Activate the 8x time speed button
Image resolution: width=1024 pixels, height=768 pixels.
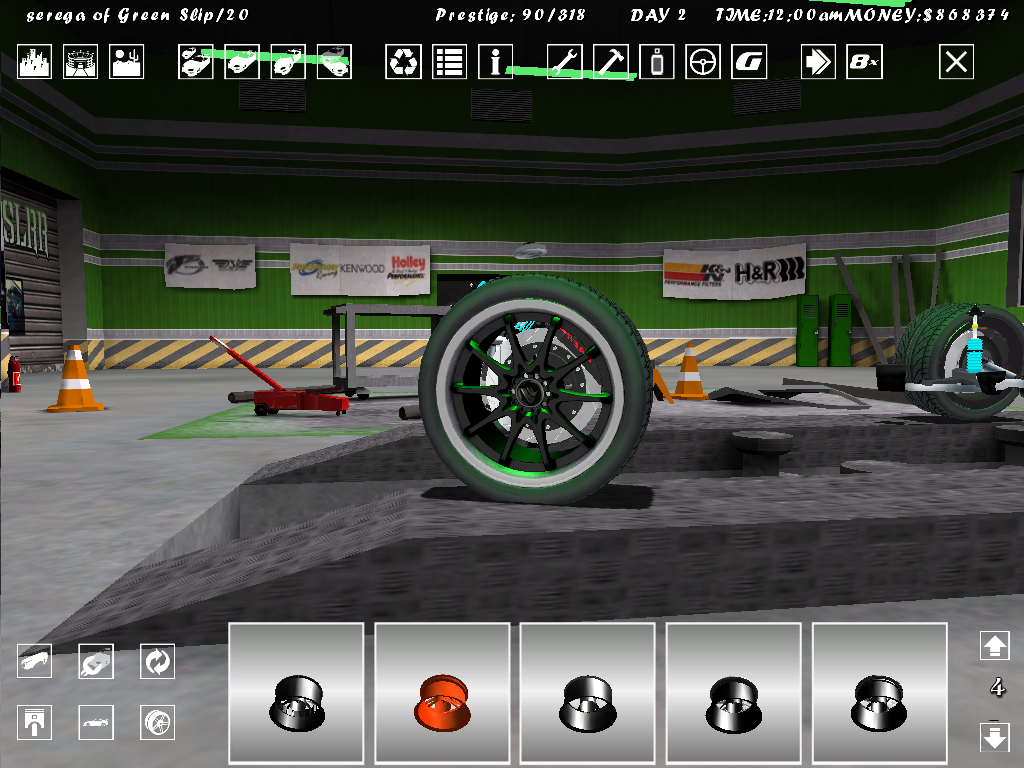[x=863, y=62]
